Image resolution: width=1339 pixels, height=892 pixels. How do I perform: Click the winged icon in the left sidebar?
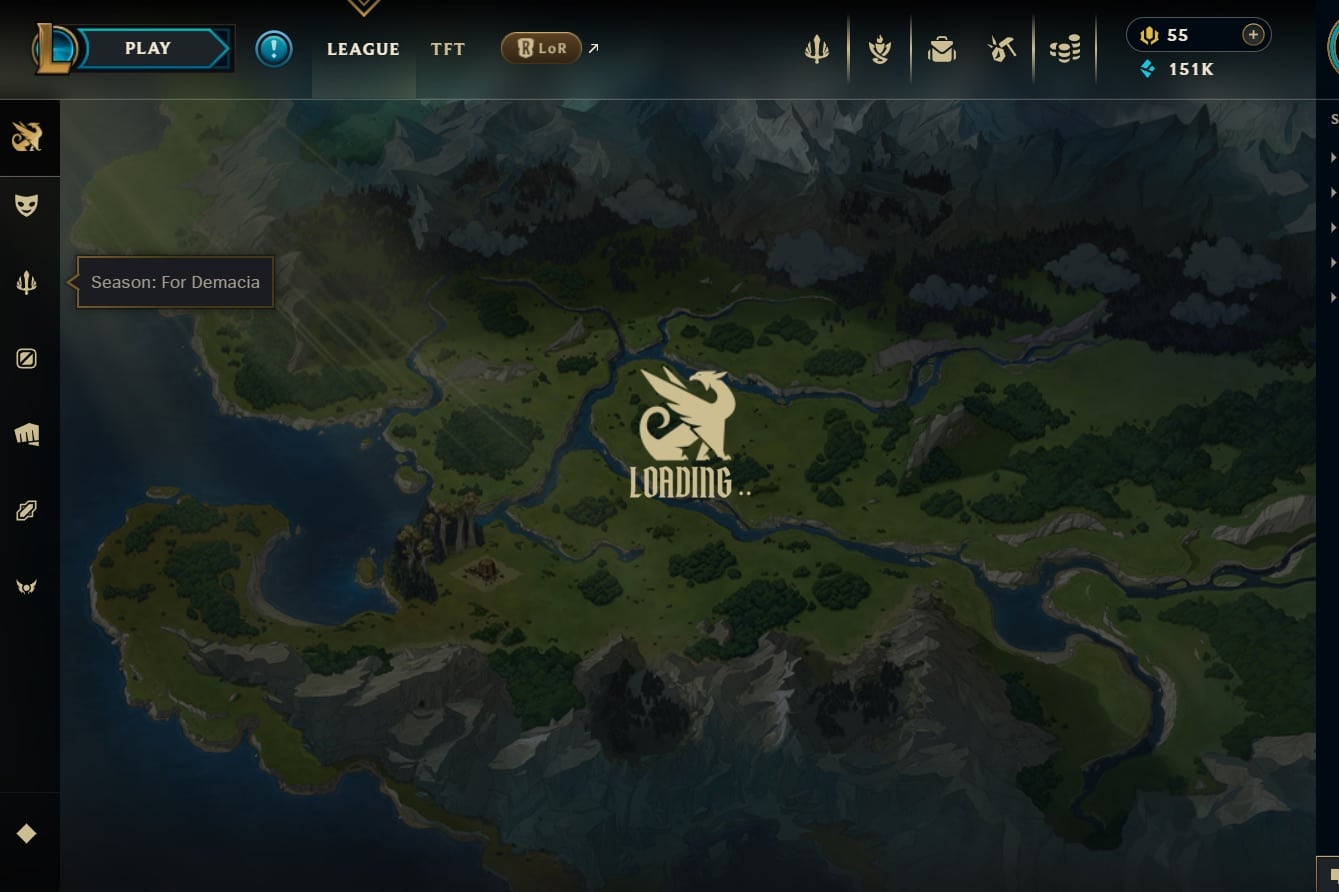[x=27, y=586]
